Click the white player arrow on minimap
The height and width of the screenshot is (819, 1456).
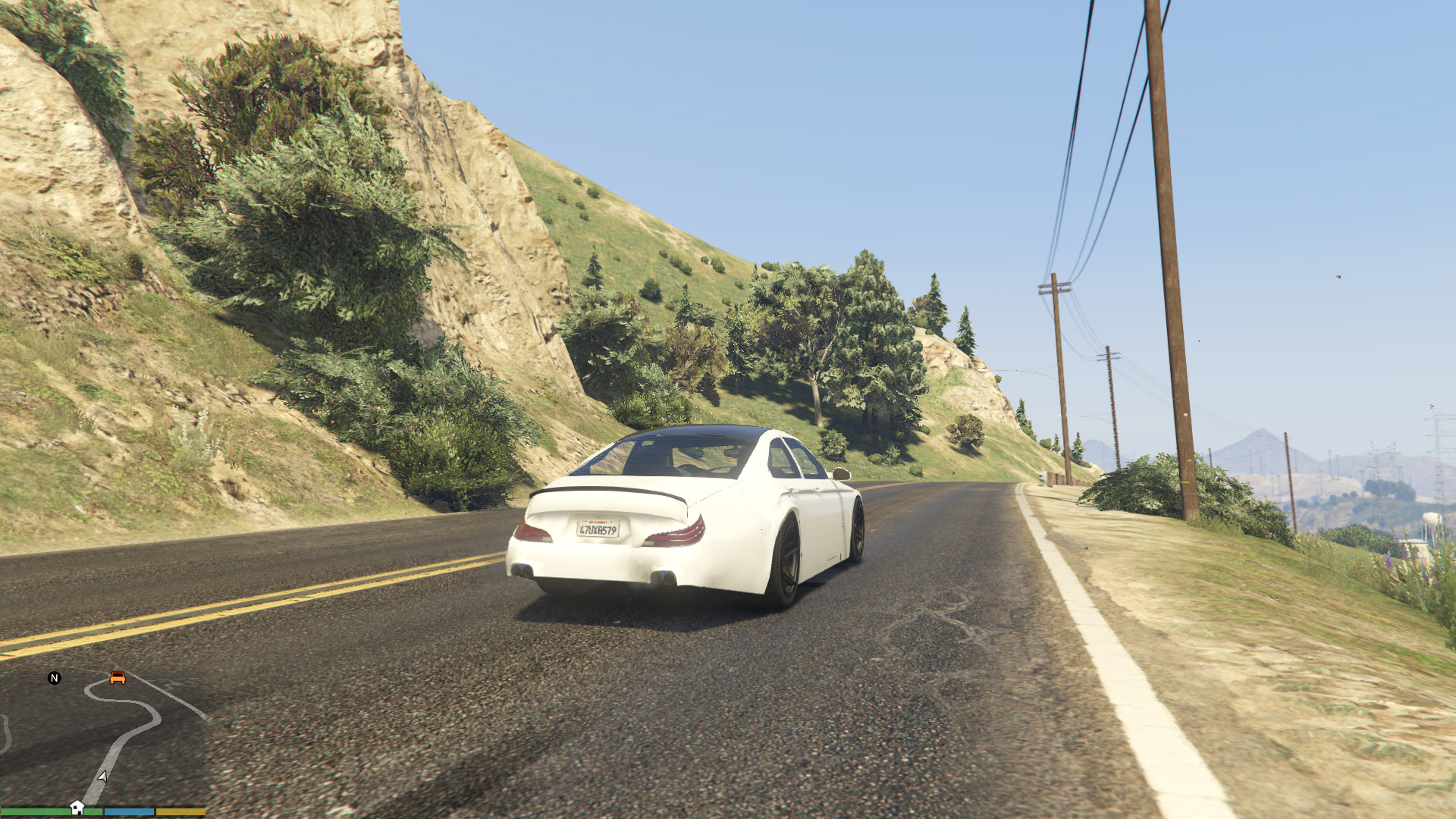tap(102, 776)
